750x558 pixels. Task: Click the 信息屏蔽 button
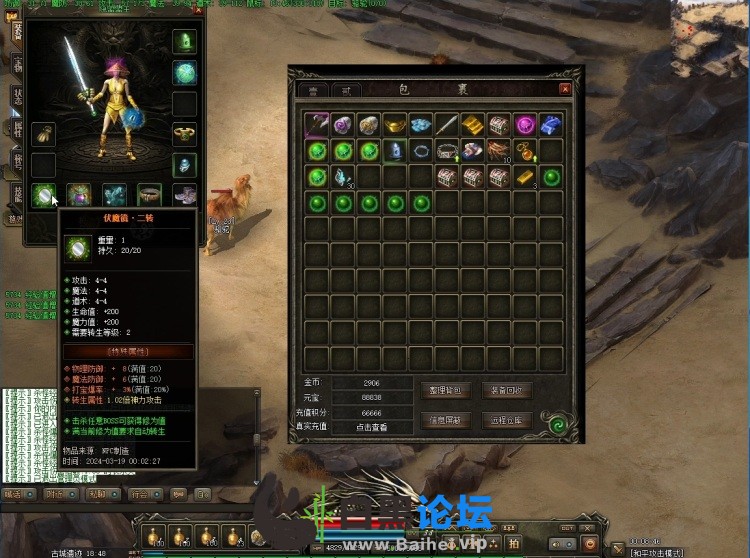click(x=446, y=420)
